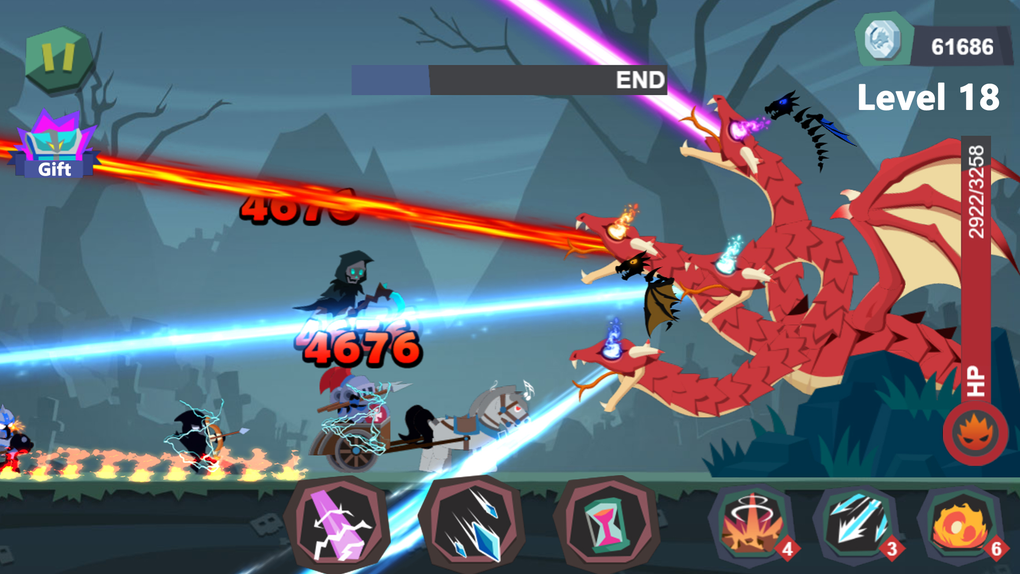Activate the purple lightning crystal skill

(338, 524)
